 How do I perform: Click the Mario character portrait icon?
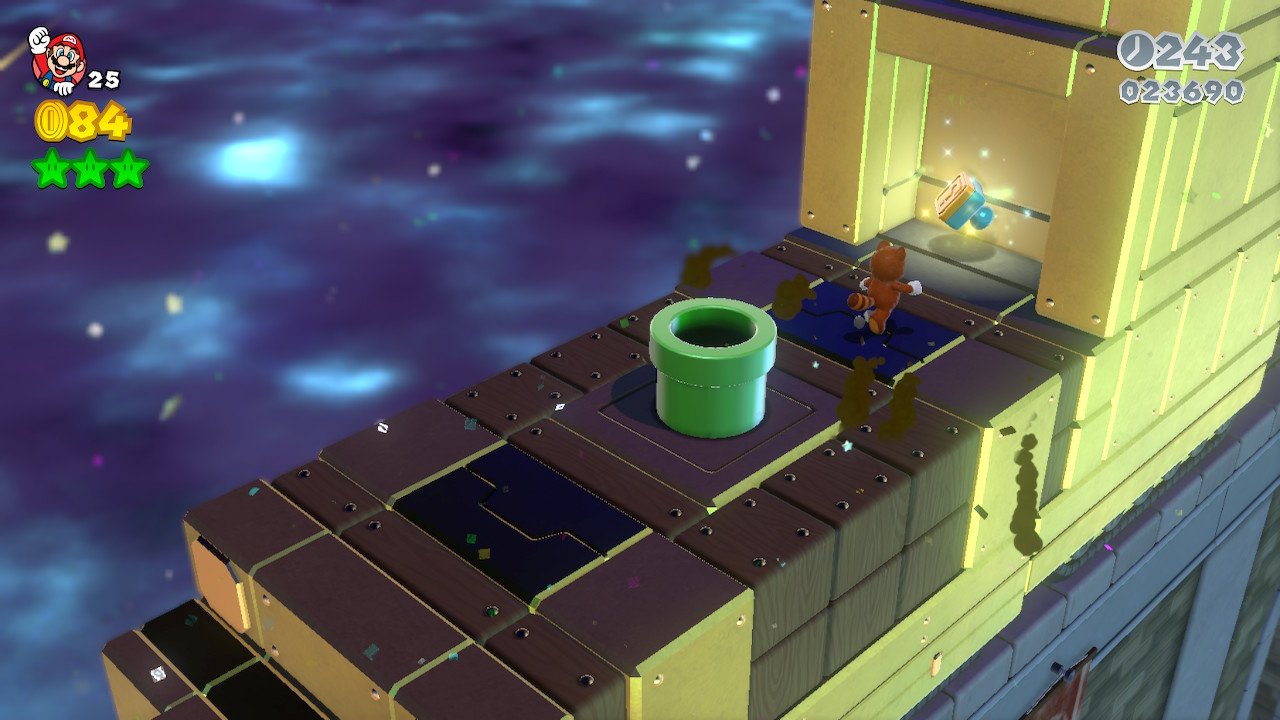[57, 59]
